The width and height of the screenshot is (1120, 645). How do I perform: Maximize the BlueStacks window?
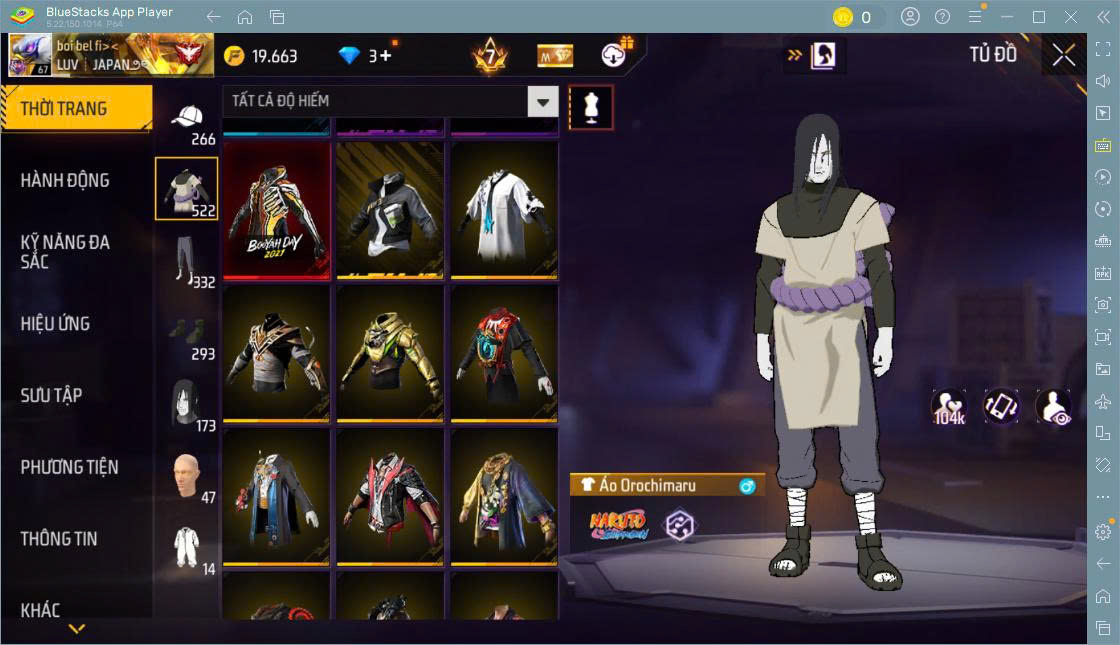pos(1039,17)
